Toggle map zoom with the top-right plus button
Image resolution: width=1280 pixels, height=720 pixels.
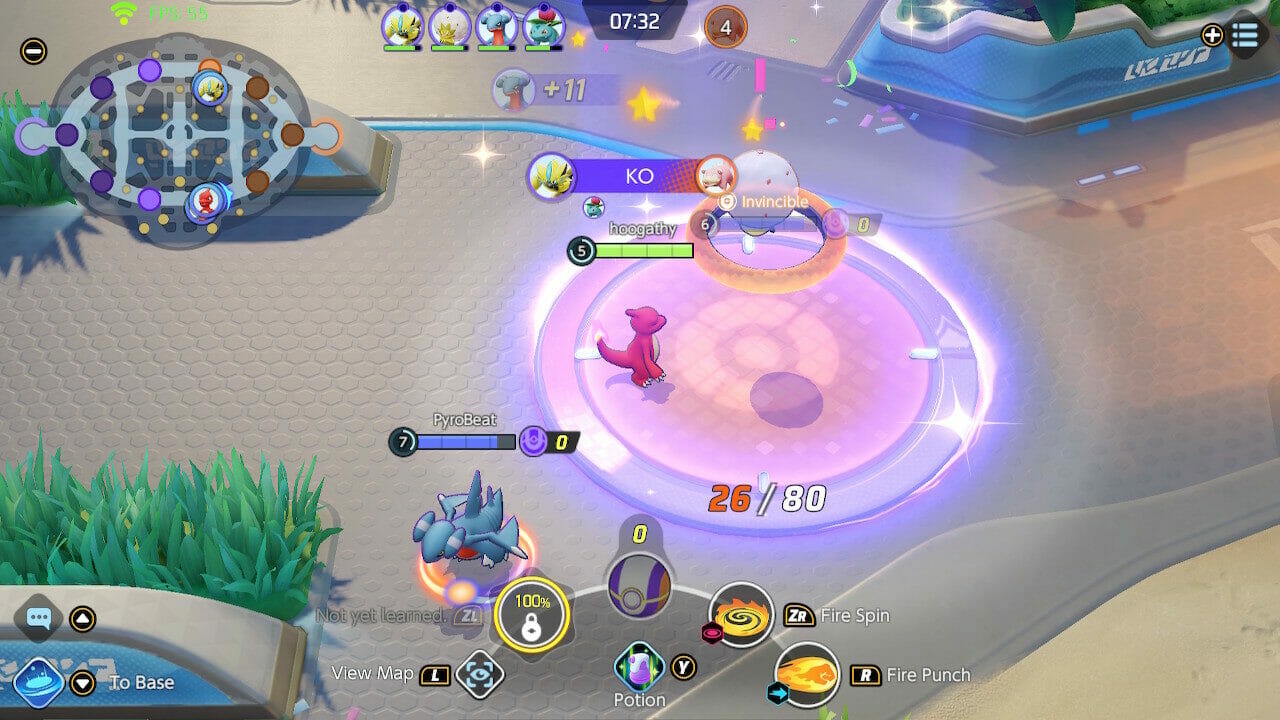click(1212, 36)
